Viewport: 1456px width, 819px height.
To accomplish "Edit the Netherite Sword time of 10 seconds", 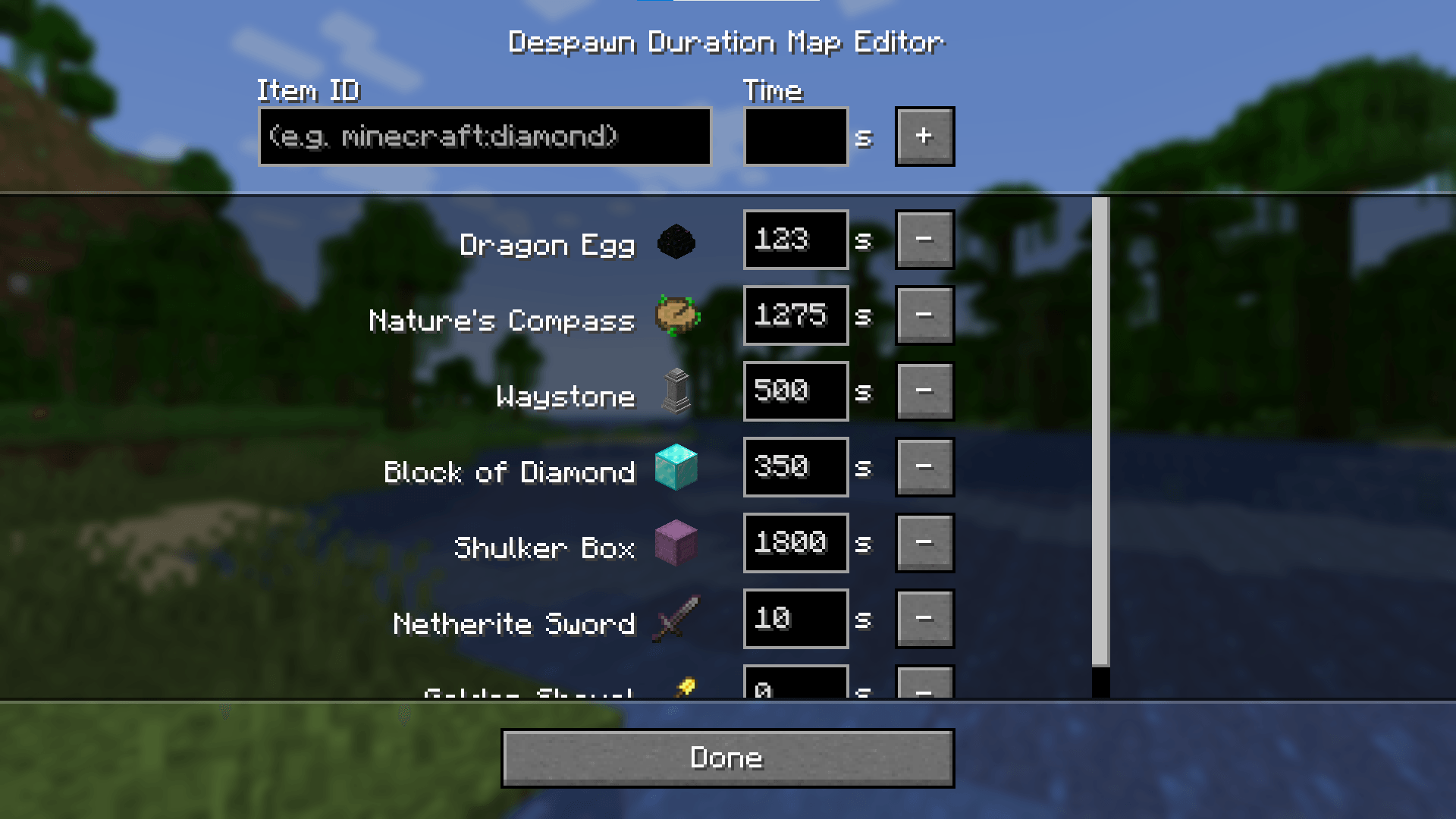I will click(x=795, y=620).
